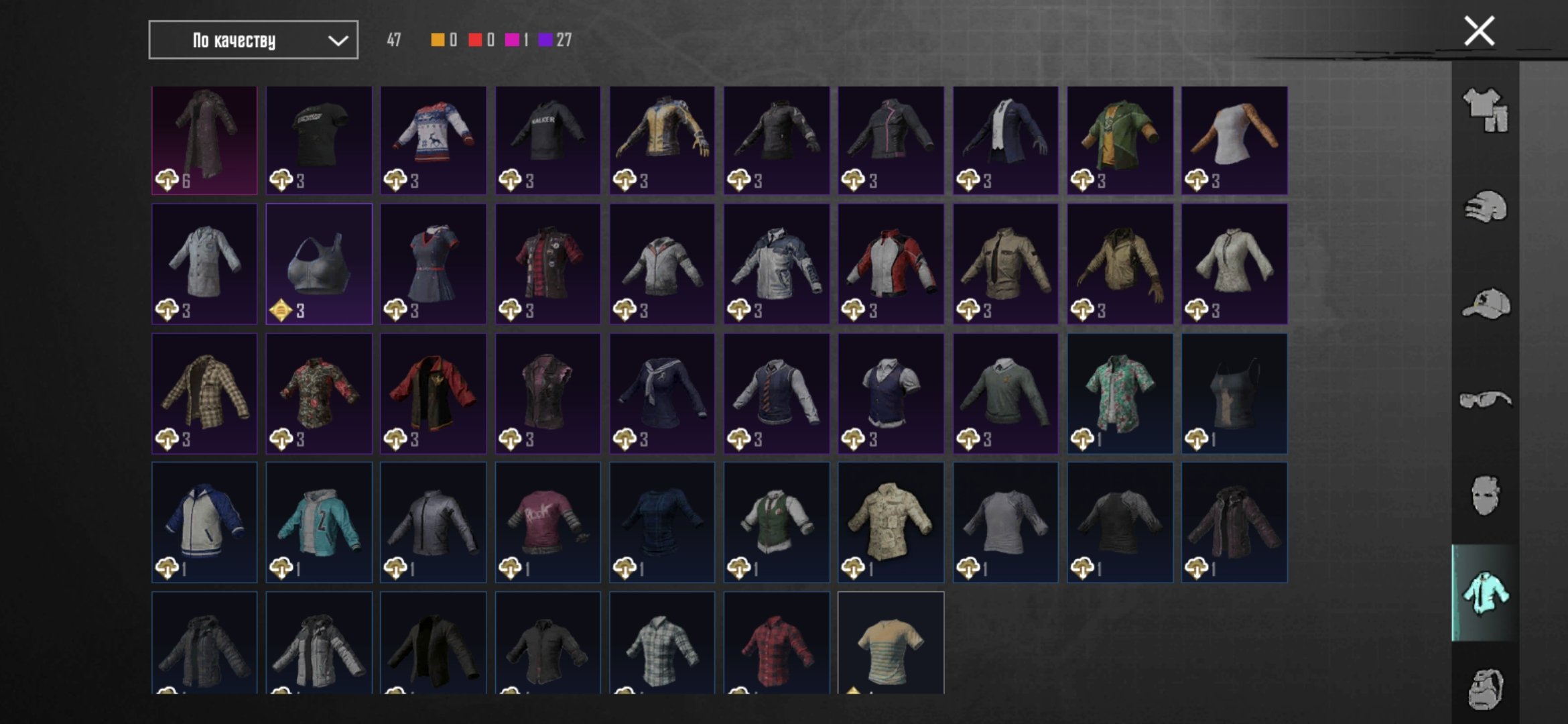Open the helmet category tab
Screen dimensions: 1568x724
tap(1485, 207)
